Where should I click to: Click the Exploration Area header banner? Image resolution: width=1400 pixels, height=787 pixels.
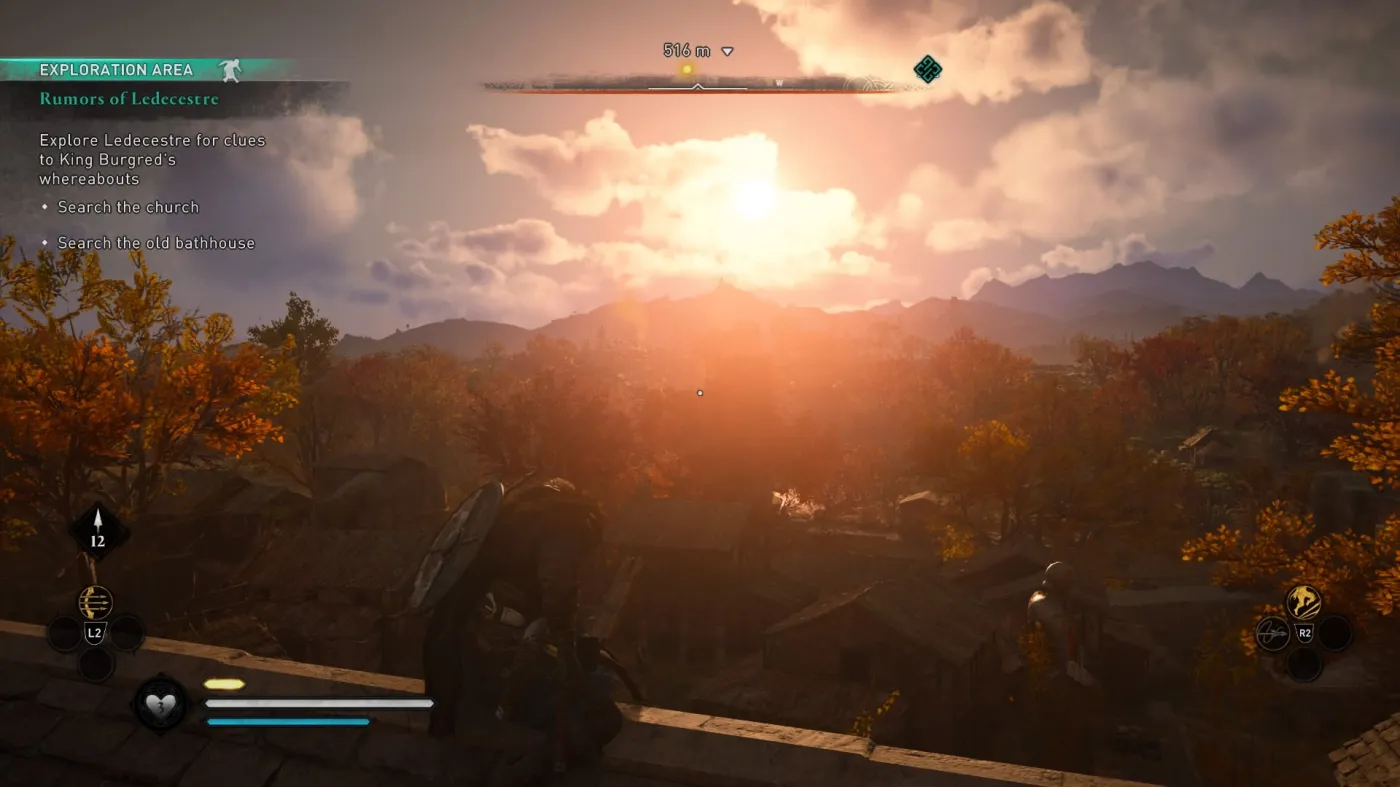point(115,69)
